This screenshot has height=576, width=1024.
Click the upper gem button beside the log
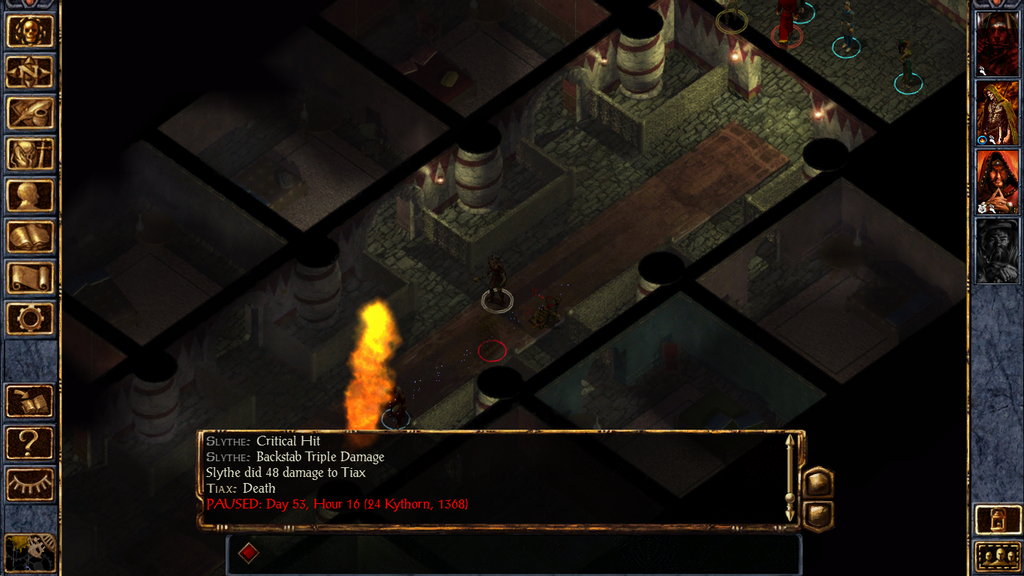(818, 482)
